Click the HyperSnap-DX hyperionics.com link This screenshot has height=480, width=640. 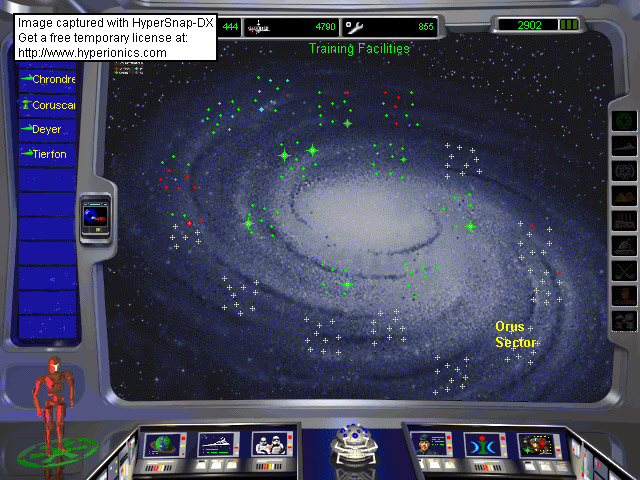click(x=92, y=52)
